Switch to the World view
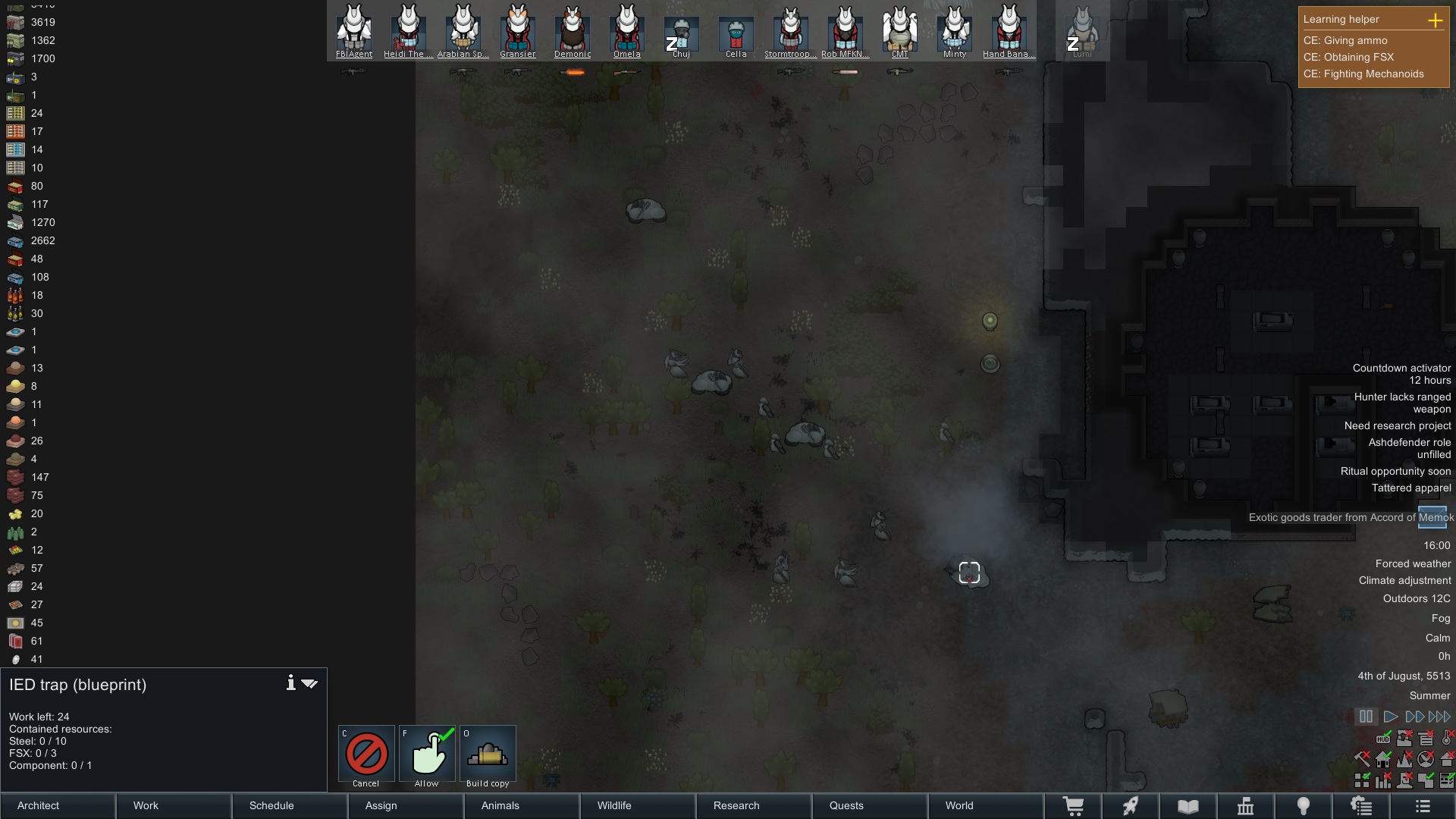This screenshot has height=819, width=1456. (986, 805)
